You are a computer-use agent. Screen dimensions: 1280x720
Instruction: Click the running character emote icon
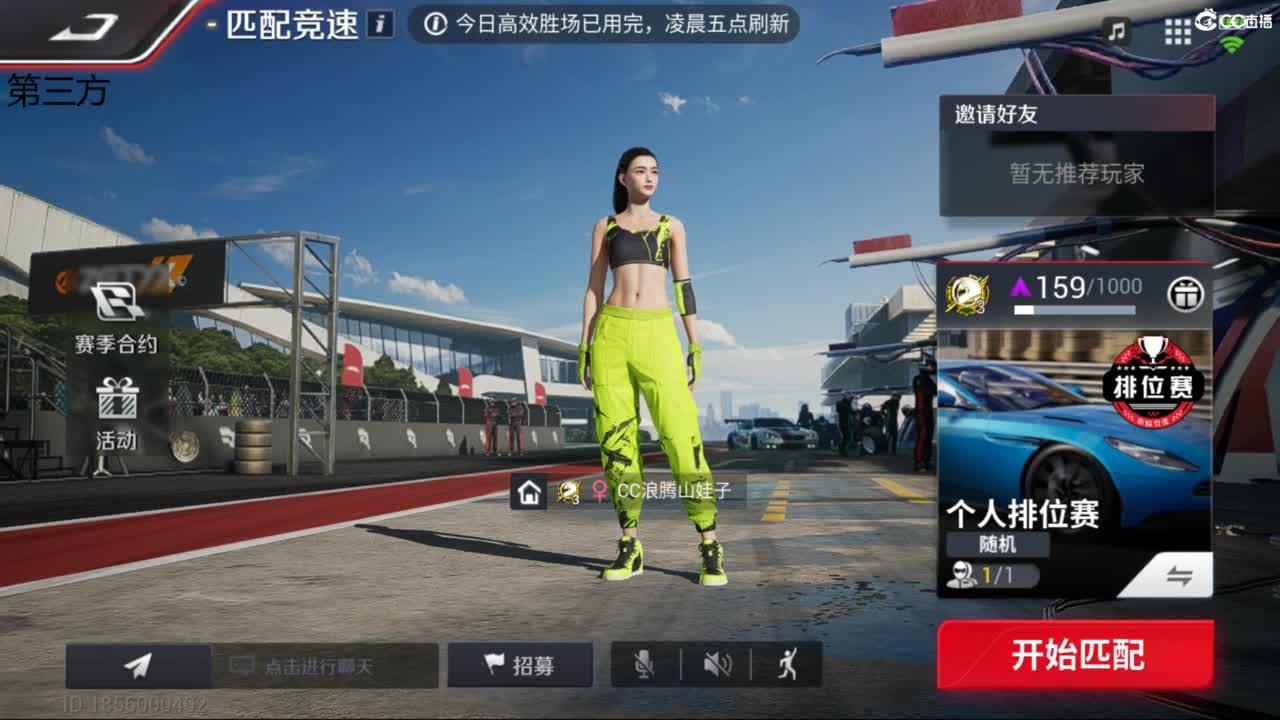(789, 661)
